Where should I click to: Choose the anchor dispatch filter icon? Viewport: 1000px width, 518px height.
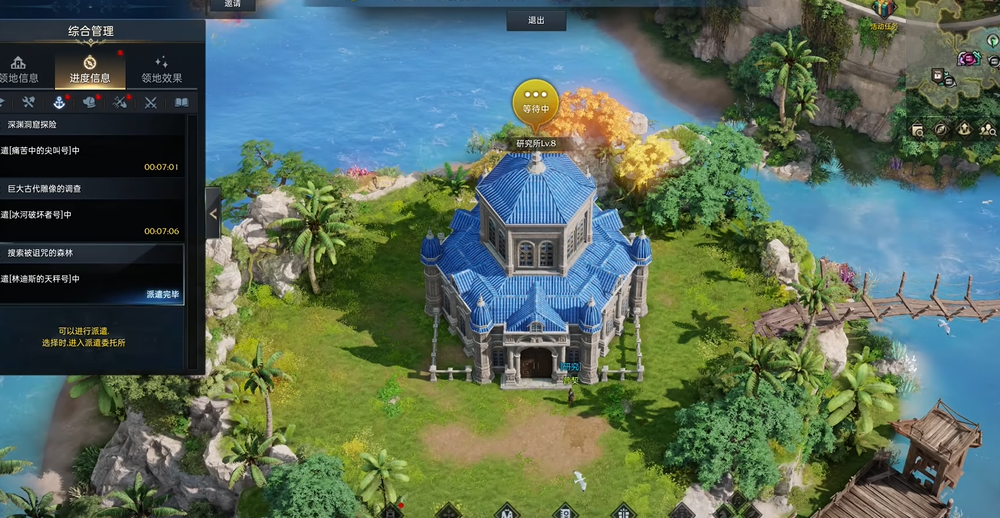click(x=58, y=102)
